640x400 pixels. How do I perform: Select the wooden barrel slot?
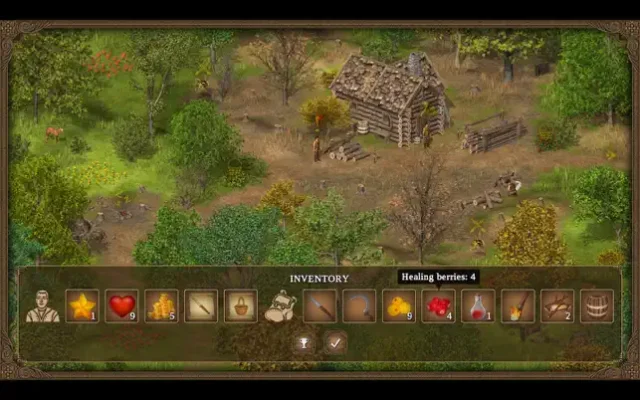coord(596,305)
